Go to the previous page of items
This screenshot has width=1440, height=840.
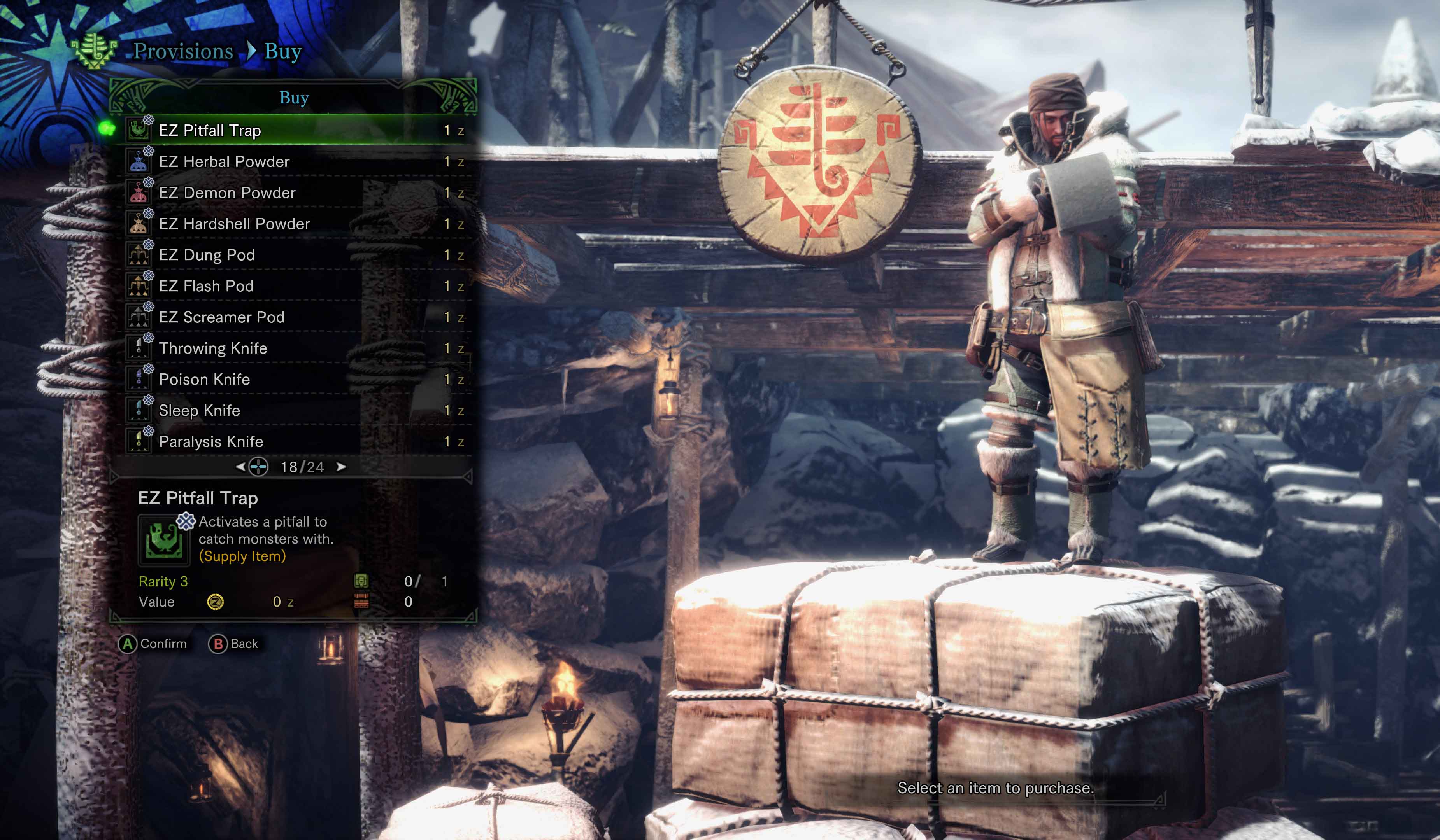pyautogui.click(x=240, y=467)
